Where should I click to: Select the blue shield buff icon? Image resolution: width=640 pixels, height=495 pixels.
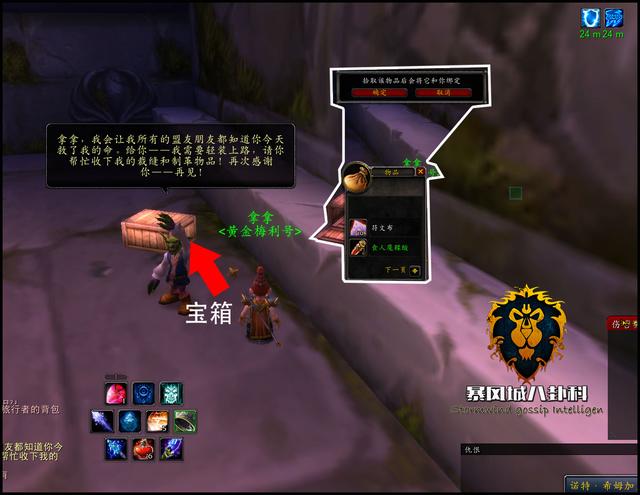pyautogui.click(x=589, y=17)
